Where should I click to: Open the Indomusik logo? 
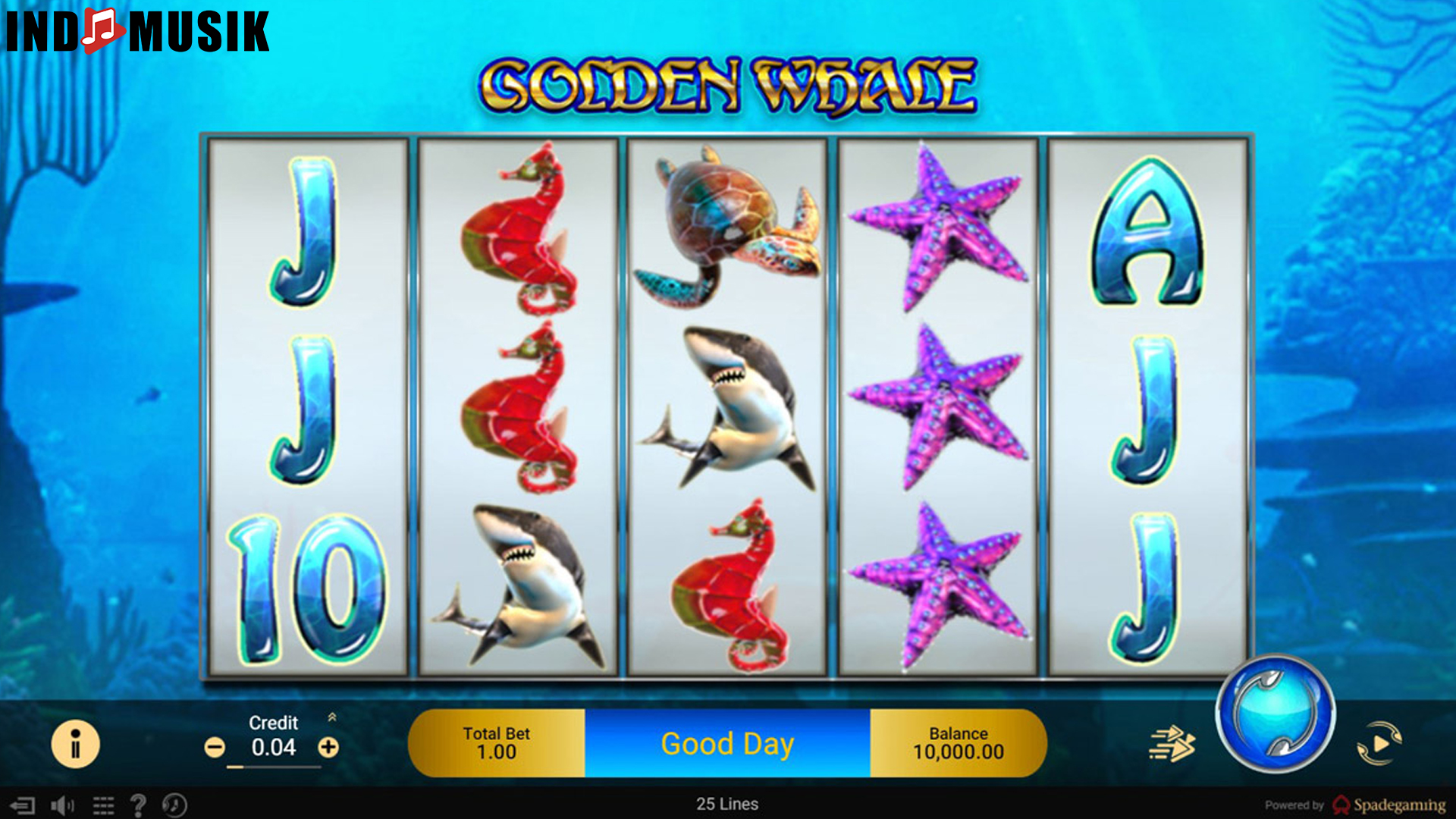click(135, 32)
